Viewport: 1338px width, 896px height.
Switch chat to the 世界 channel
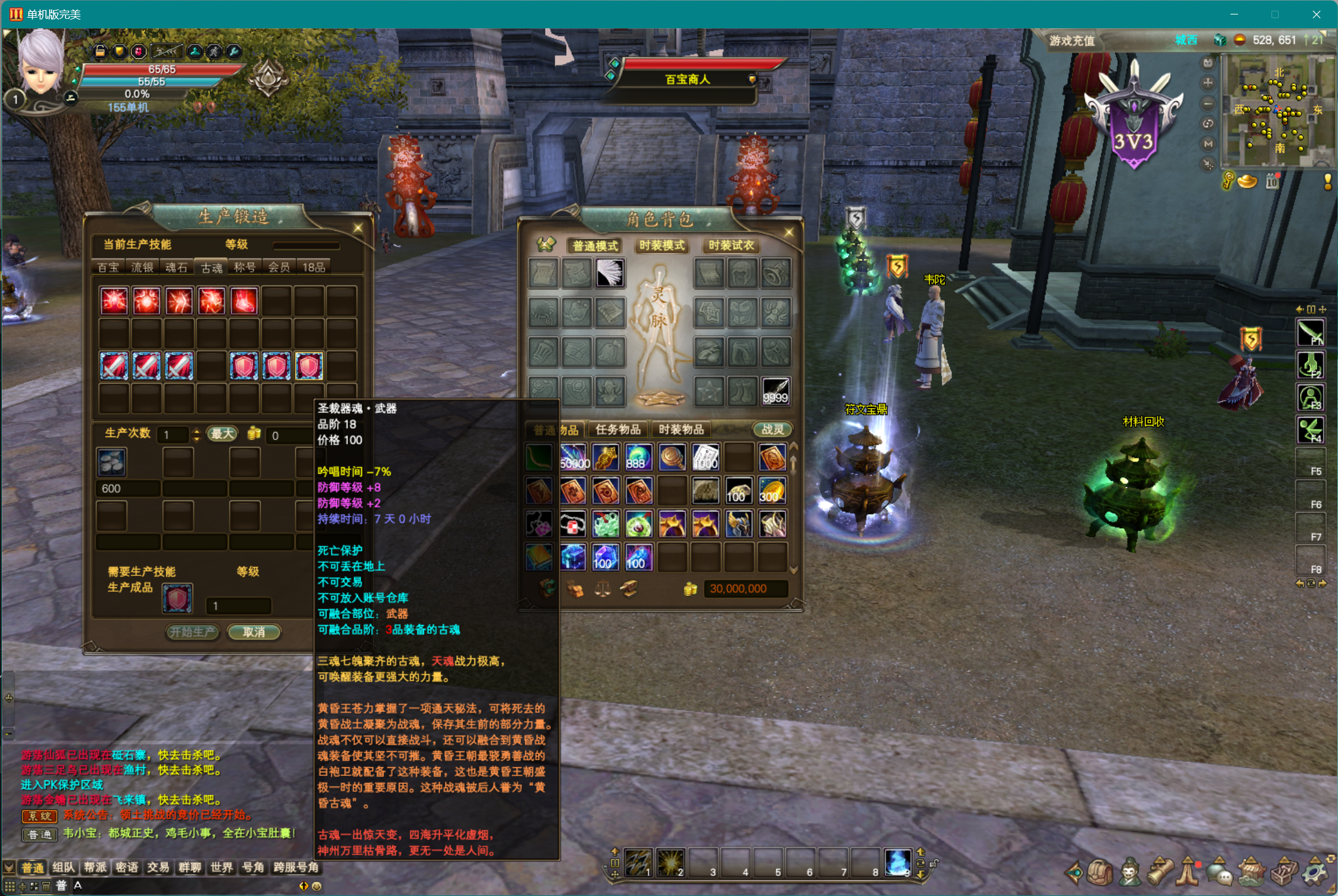pyautogui.click(x=221, y=868)
